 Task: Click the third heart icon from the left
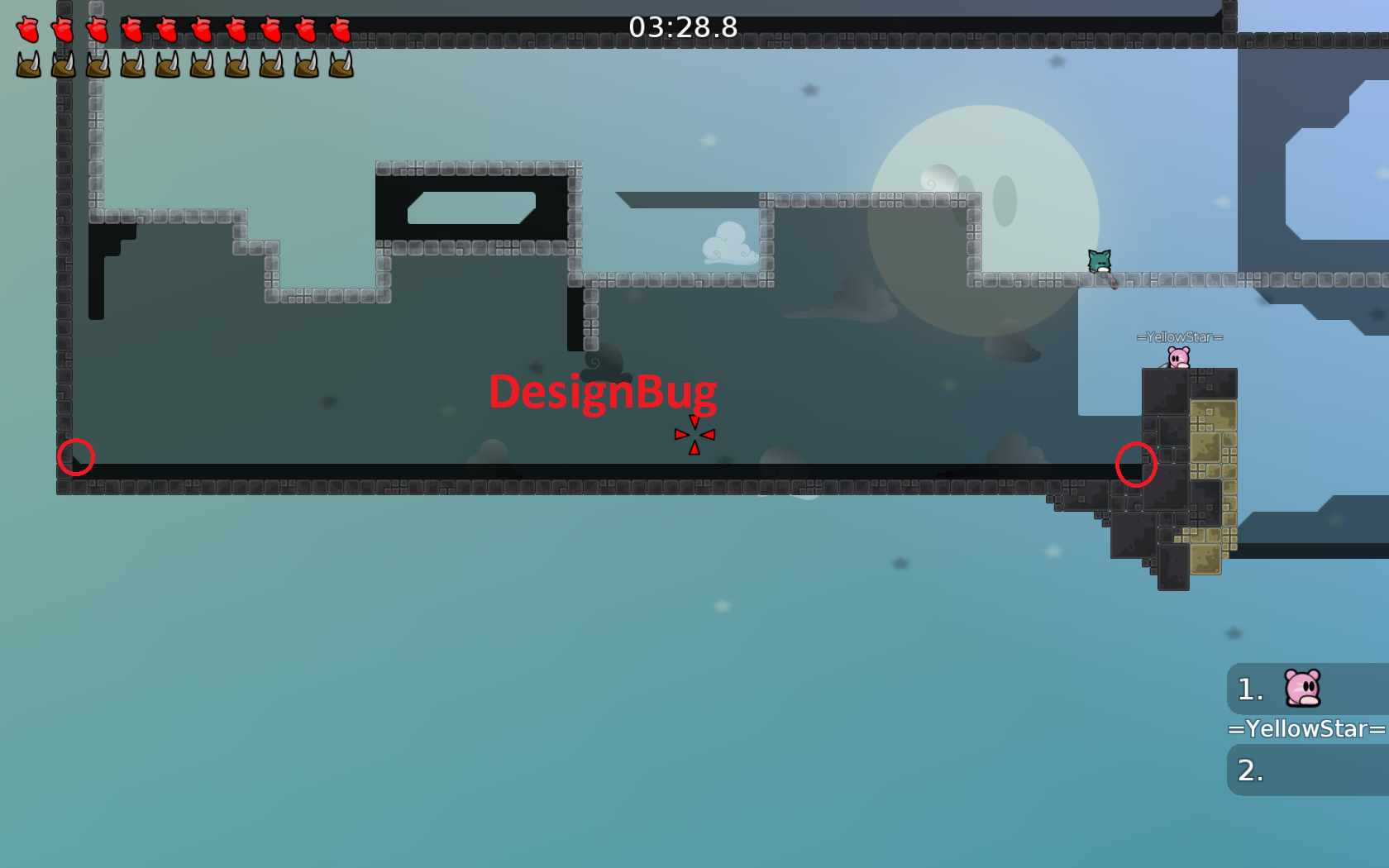point(99,31)
